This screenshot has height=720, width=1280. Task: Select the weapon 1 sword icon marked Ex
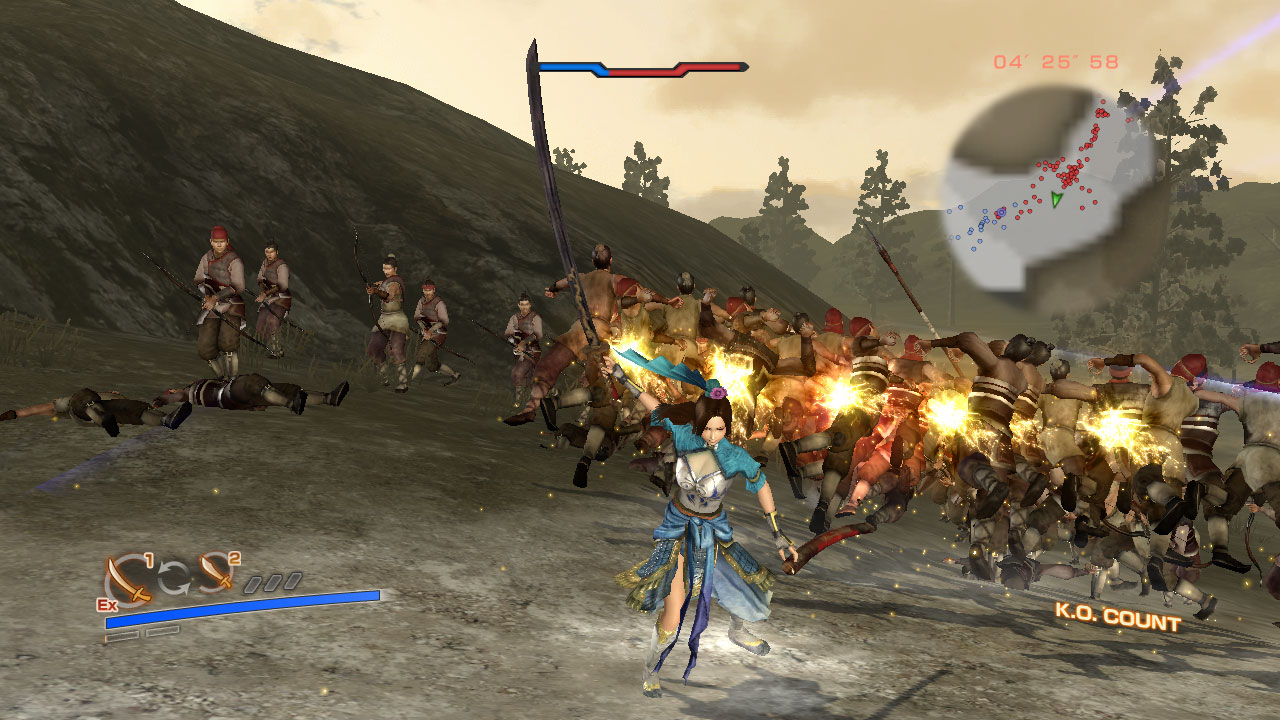tap(129, 579)
